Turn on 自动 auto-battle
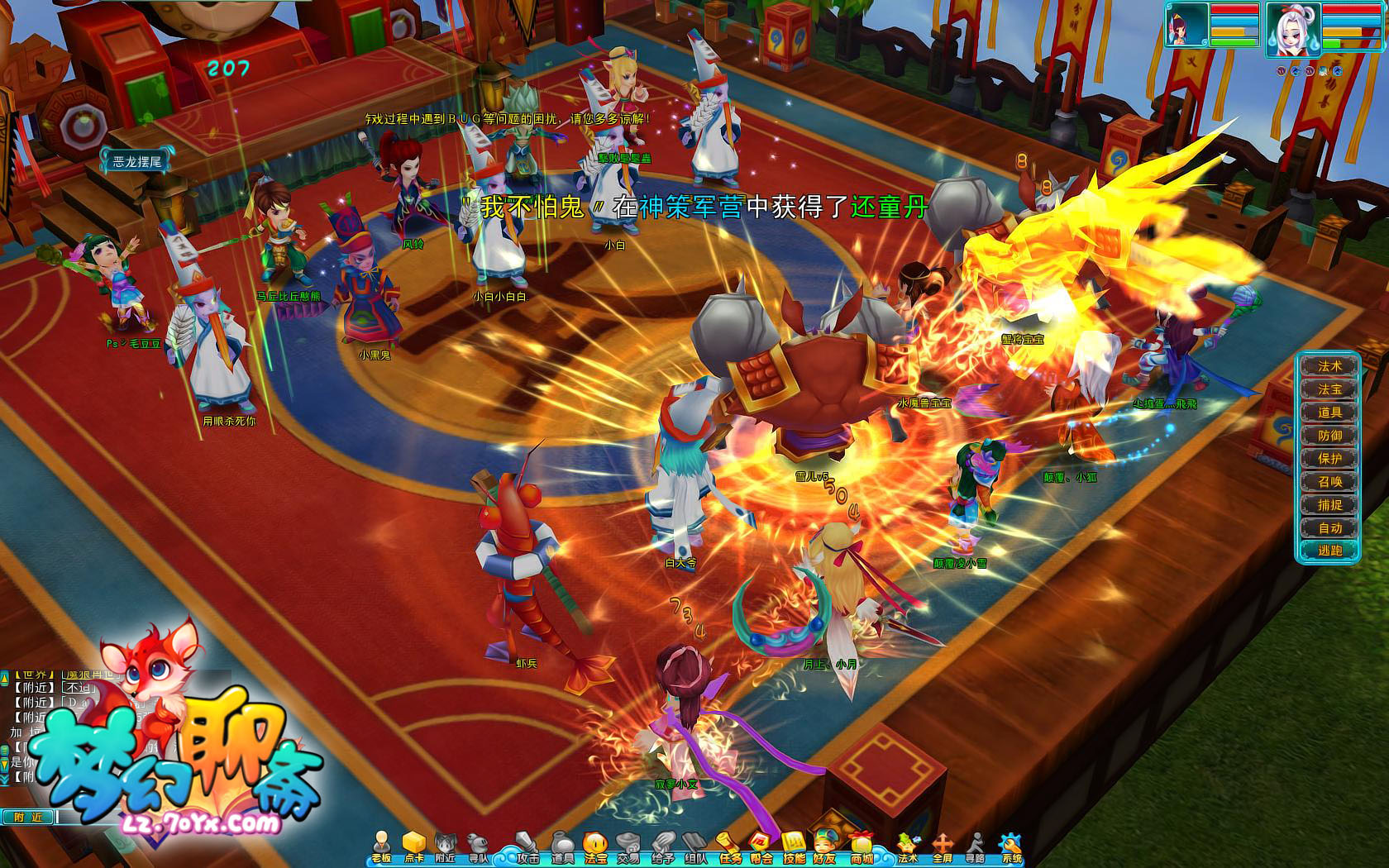The height and width of the screenshot is (868, 1389). pos(1329,528)
